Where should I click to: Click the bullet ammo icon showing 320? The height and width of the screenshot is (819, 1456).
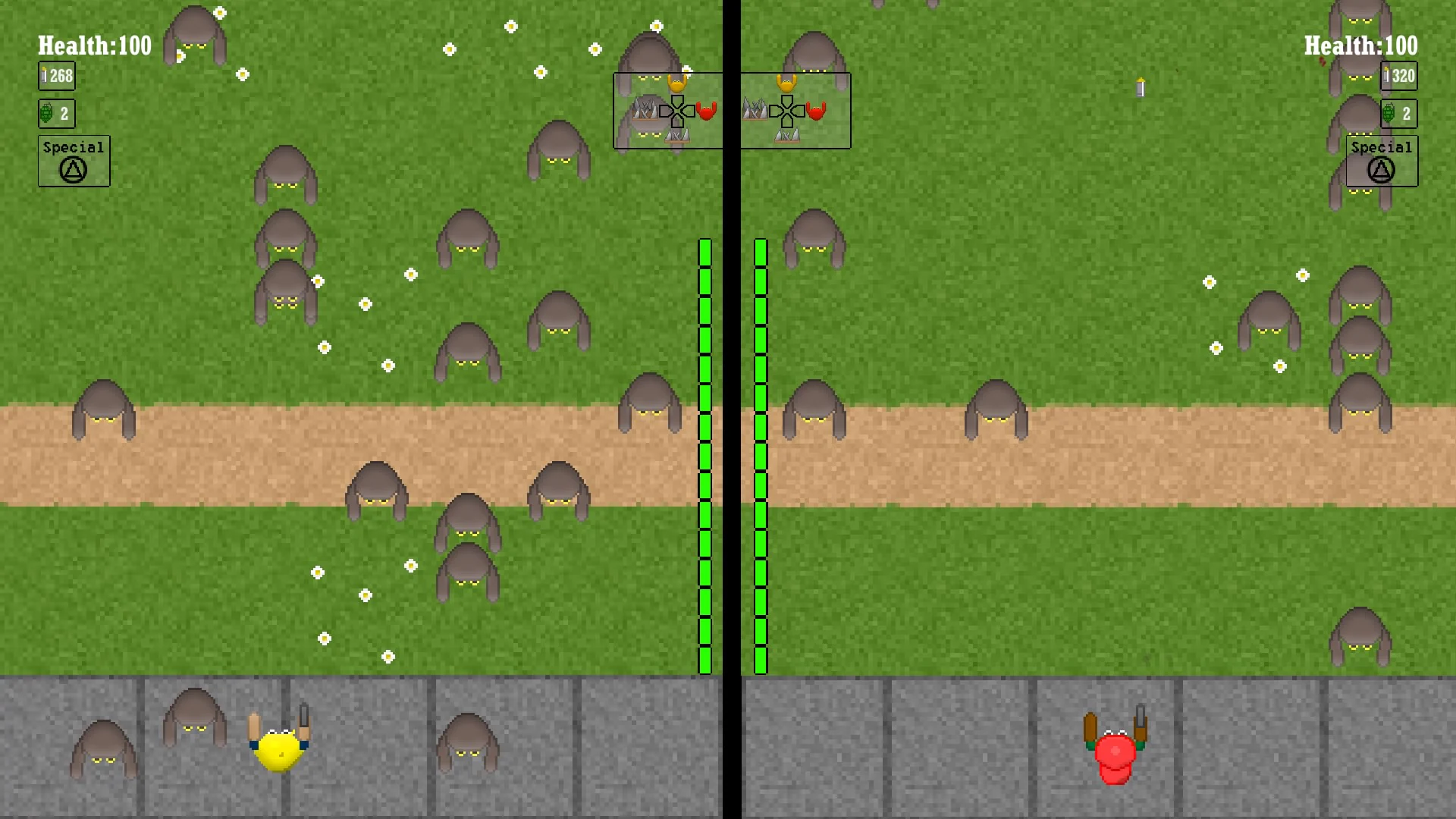coord(1398,76)
